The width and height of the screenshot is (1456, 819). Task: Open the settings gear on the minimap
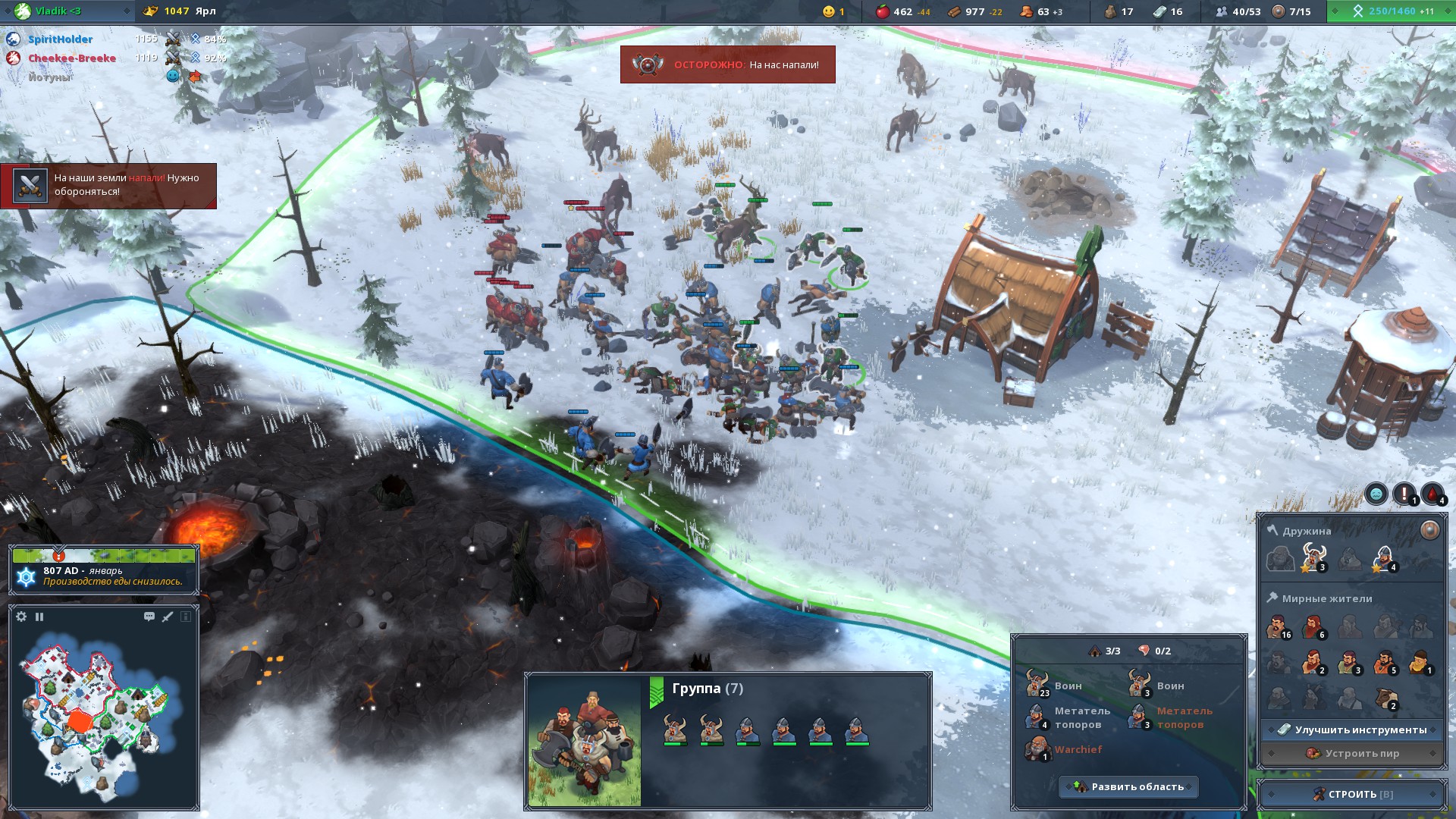click(x=20, y=617)
